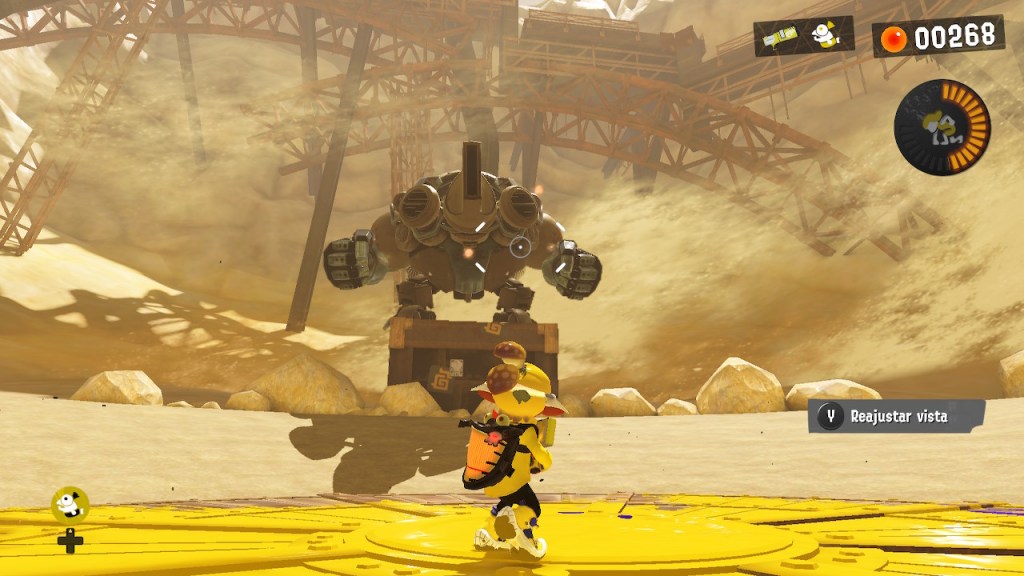This screenshot has height=576, width=1024.
Task: Select the yellow weapon icon in the loadout panel
Action: (779, 38)
